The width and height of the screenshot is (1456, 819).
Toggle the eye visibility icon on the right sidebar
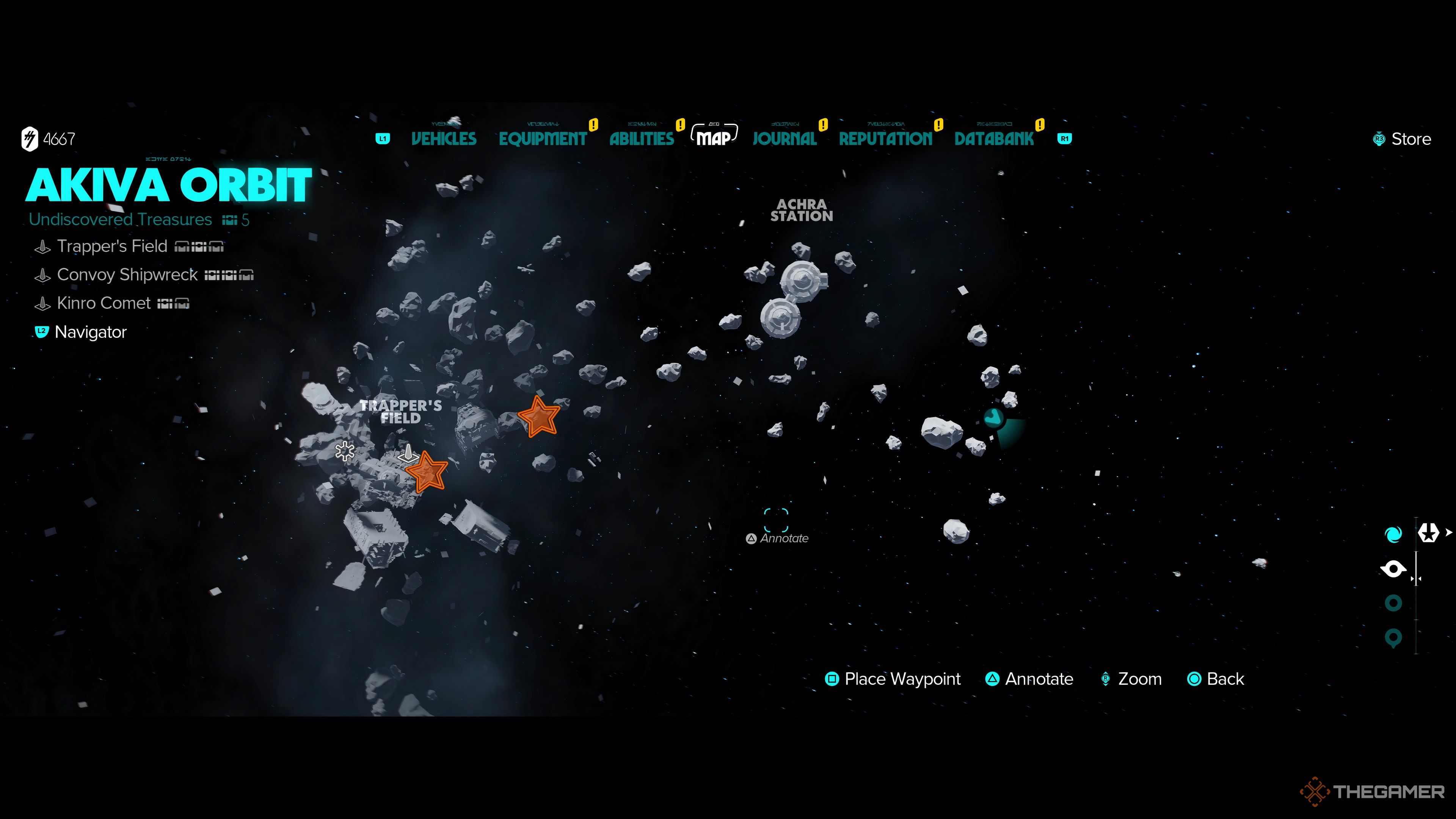[x=1393, y=568]
